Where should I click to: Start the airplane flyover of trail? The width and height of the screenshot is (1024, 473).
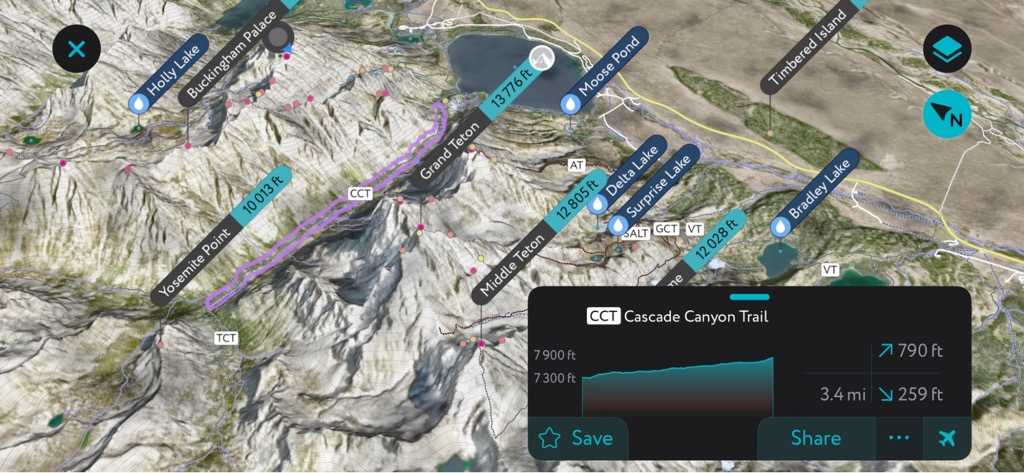[947, 438]
